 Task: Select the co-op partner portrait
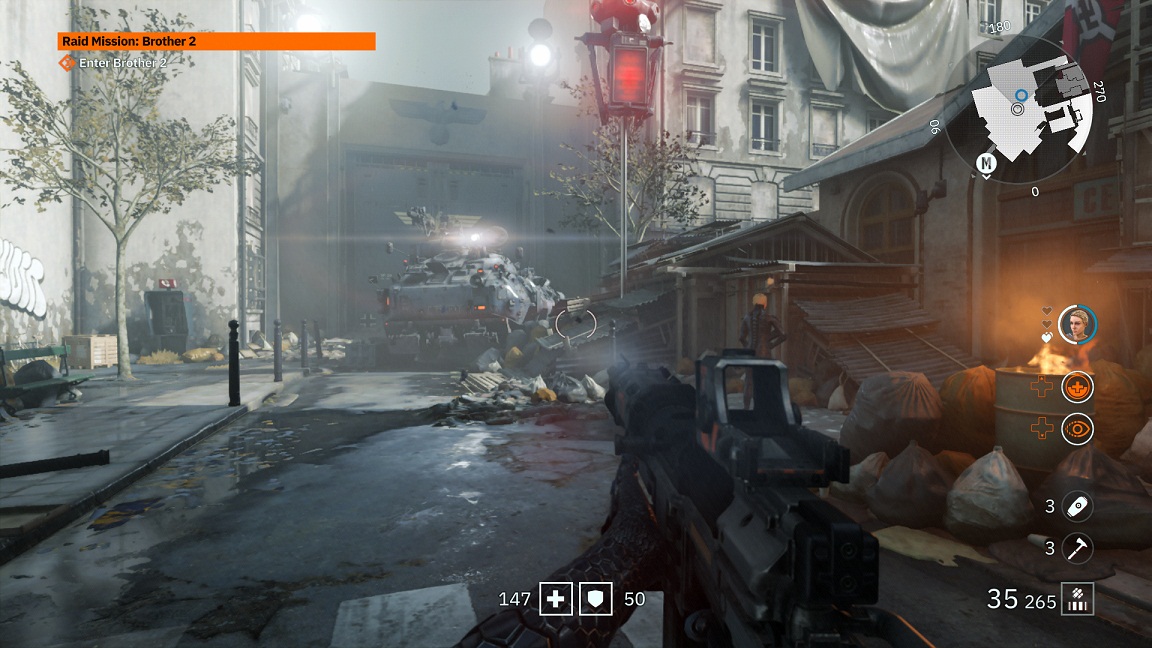click(1077, 323)
